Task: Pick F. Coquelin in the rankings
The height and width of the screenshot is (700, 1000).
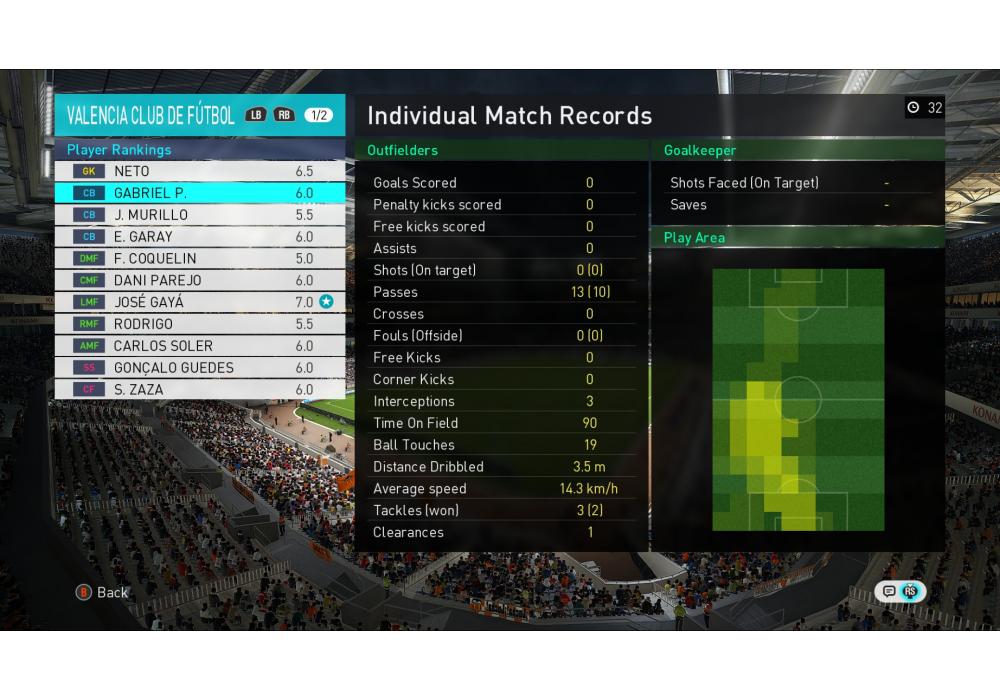Action: (200, 259)
